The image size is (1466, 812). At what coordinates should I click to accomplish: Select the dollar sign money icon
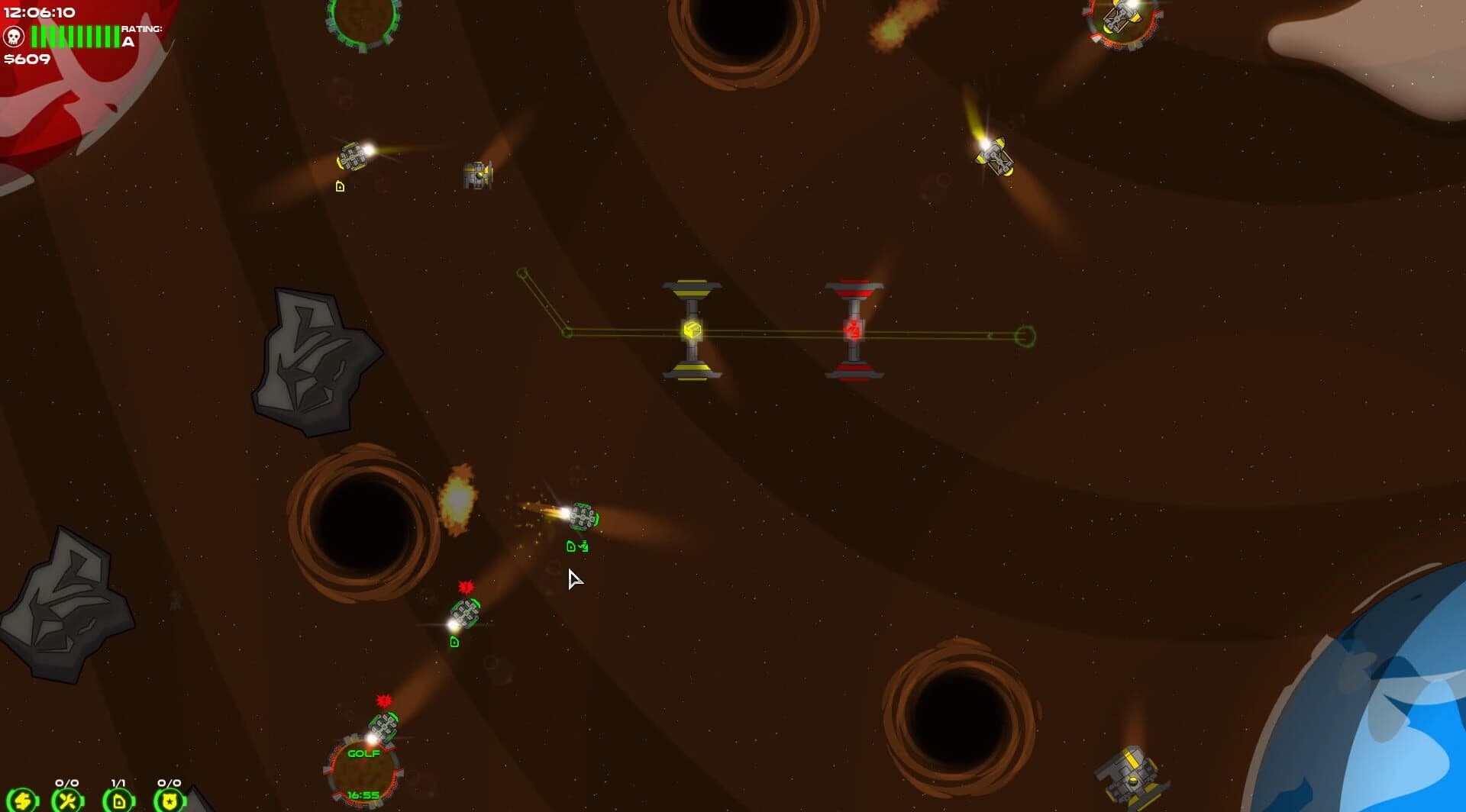point(23,799)
